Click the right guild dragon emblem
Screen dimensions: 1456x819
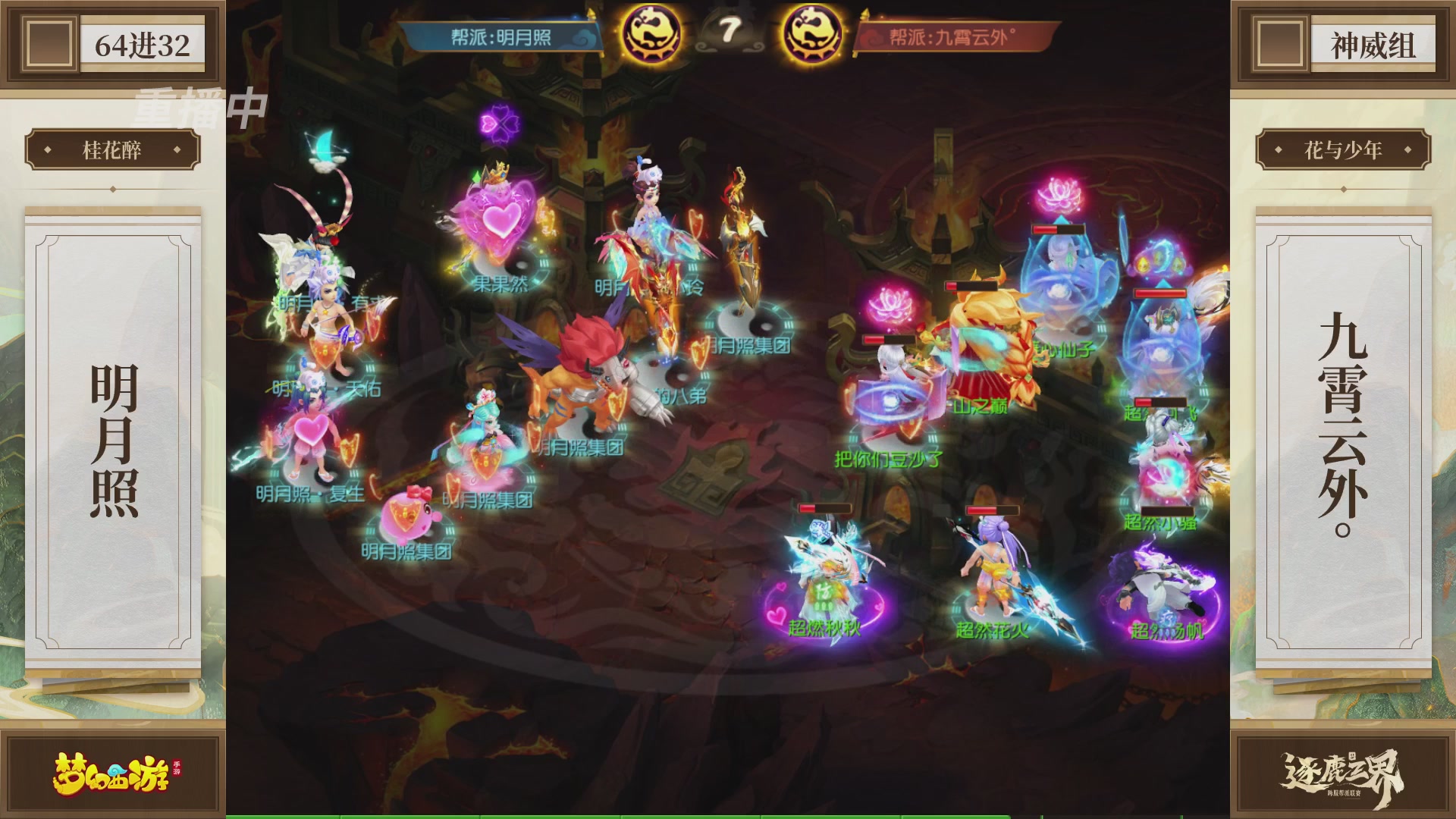811,36
